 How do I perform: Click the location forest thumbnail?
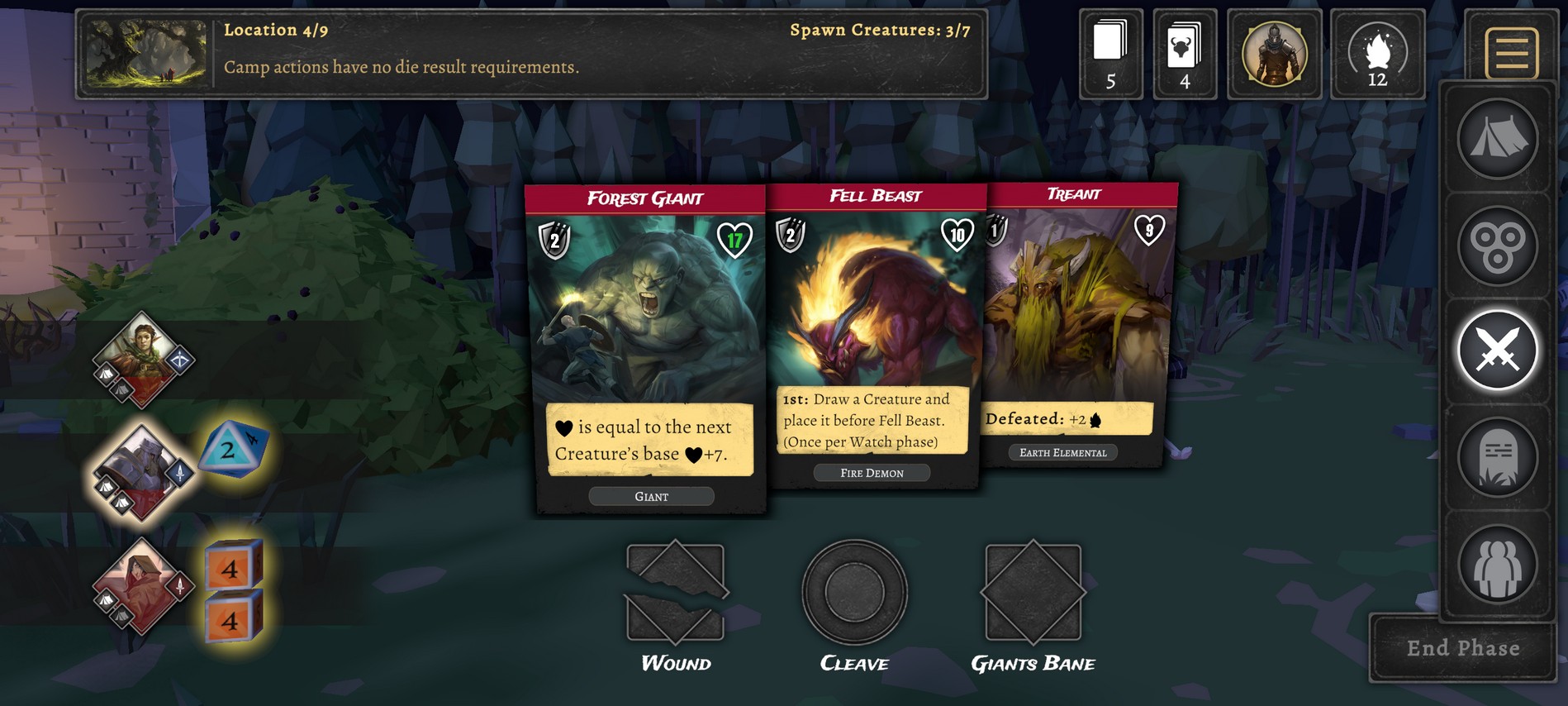tap(146, 54)
